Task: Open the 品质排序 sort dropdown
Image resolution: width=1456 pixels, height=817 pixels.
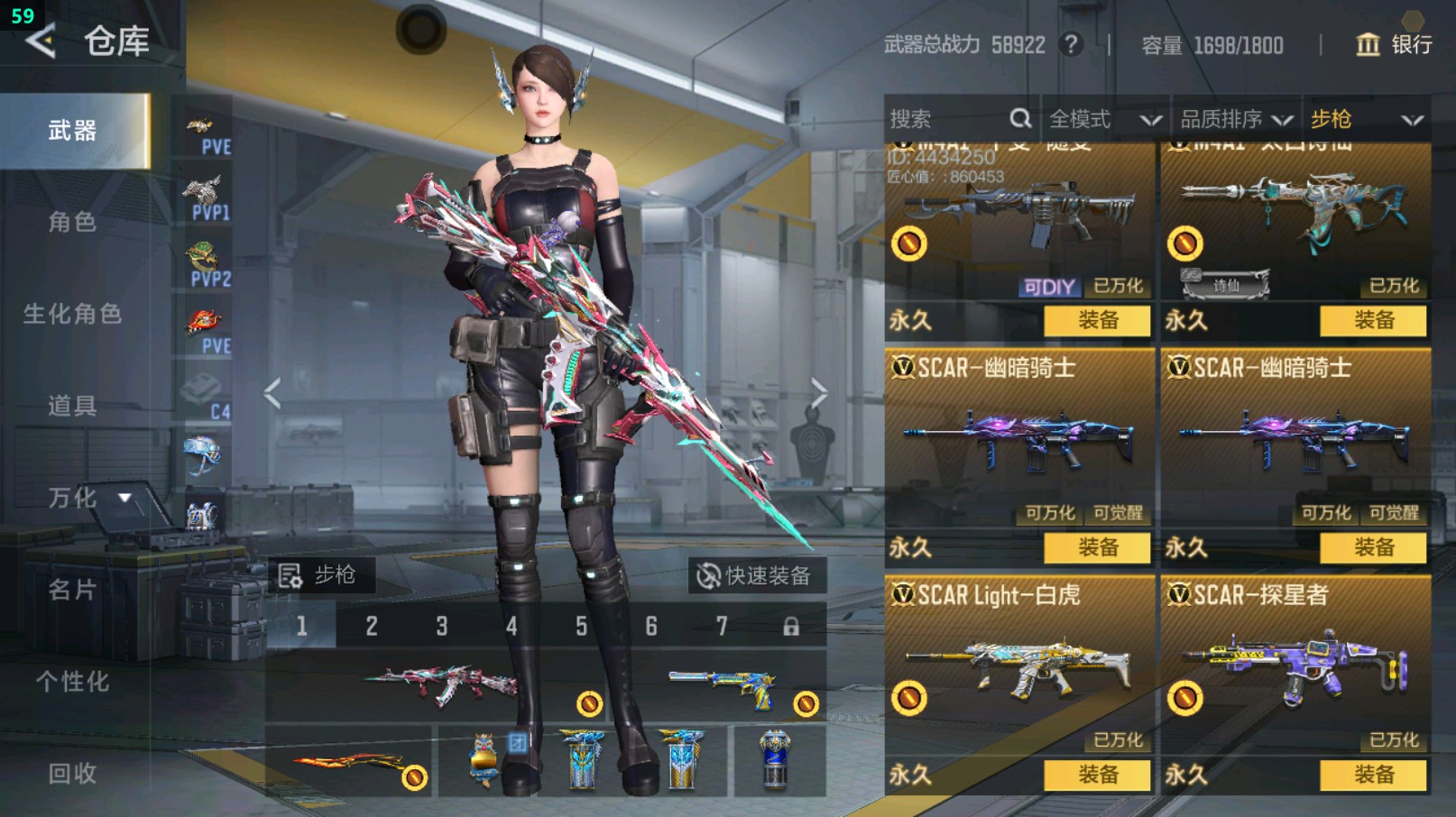Action: coord(1235,119)
